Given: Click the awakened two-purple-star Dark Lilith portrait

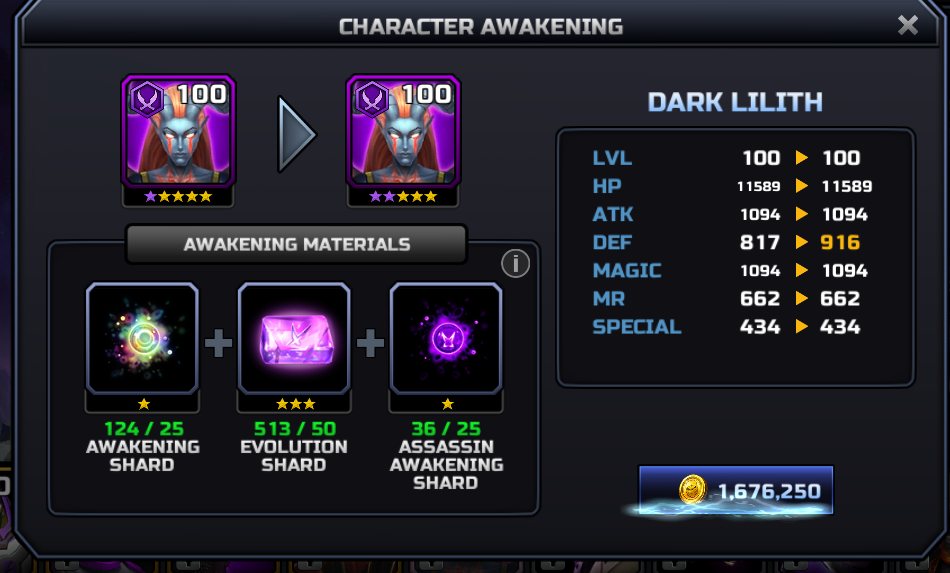Looking at the screenshot, I should click(x=403, y=131).
